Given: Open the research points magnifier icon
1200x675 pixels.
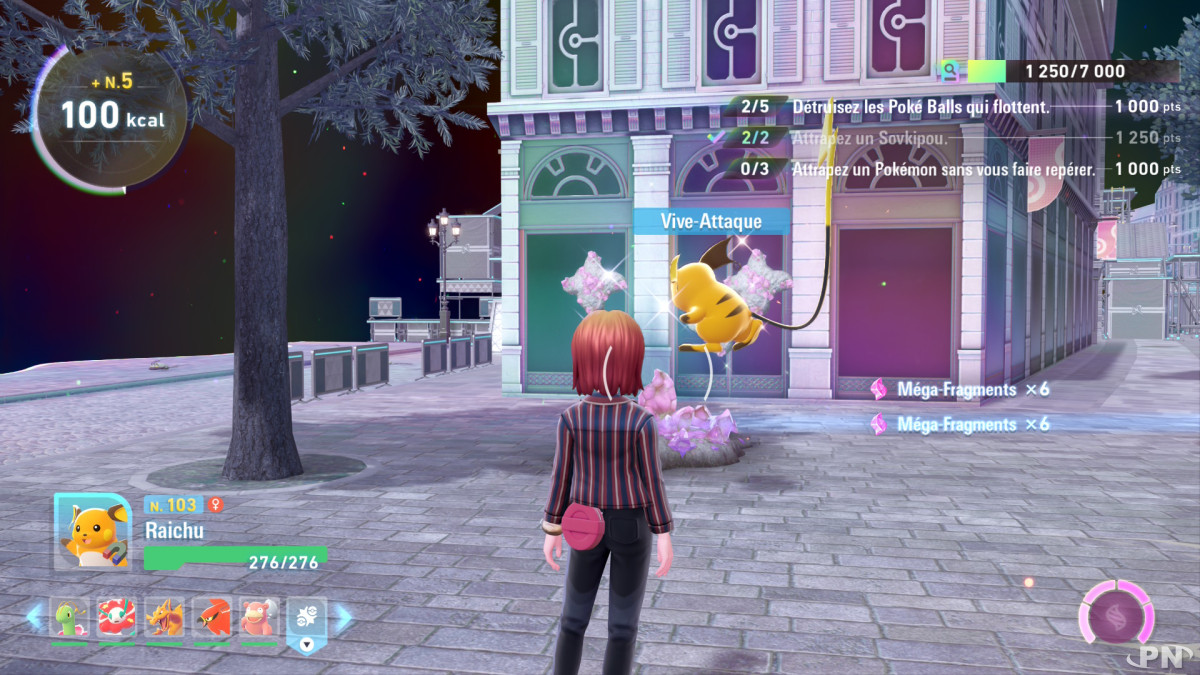Looking at the screenshot, I should point(946,71).
